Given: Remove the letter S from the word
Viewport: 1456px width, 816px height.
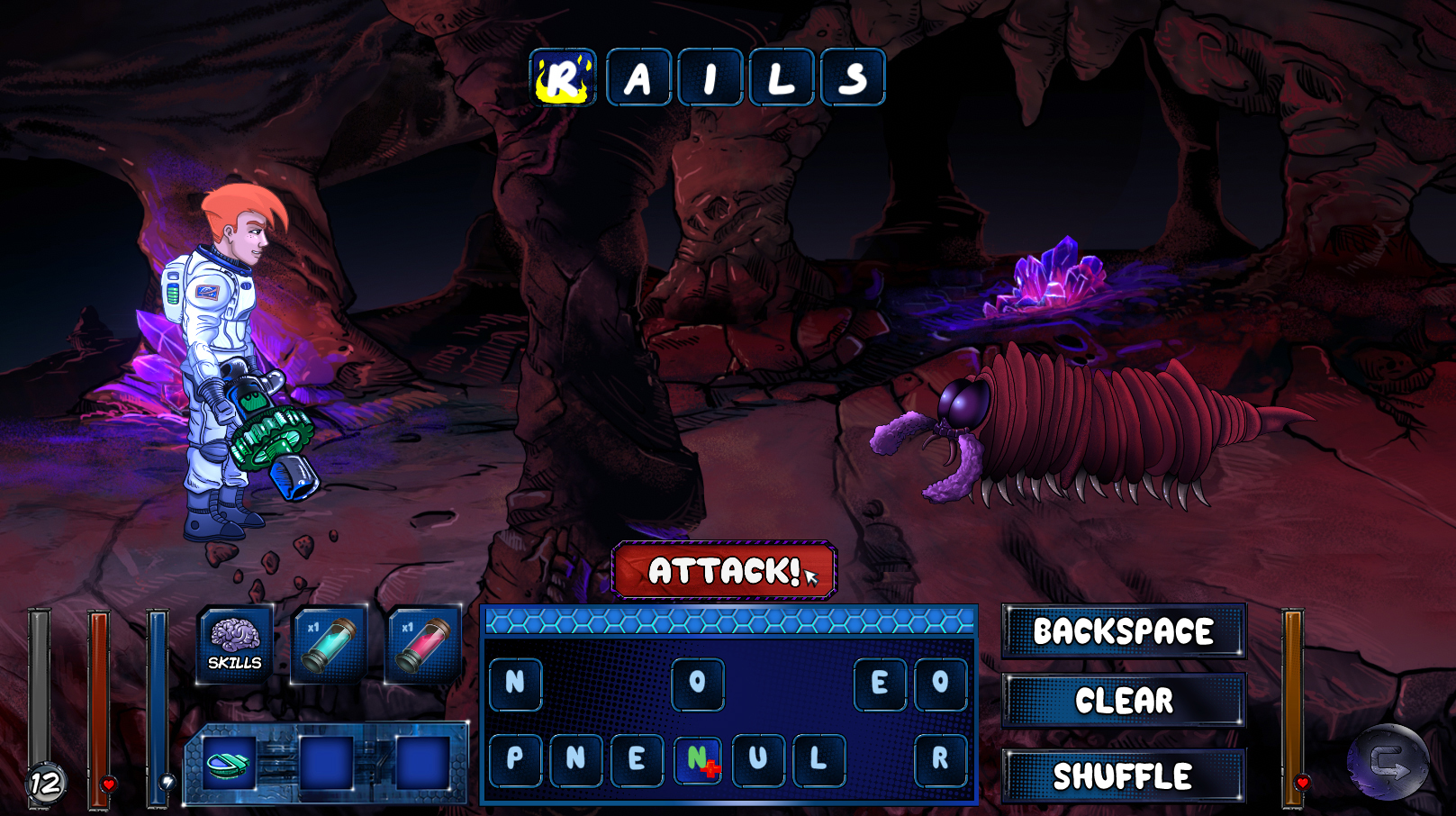Looking at the screenshot, I should 852,77.
